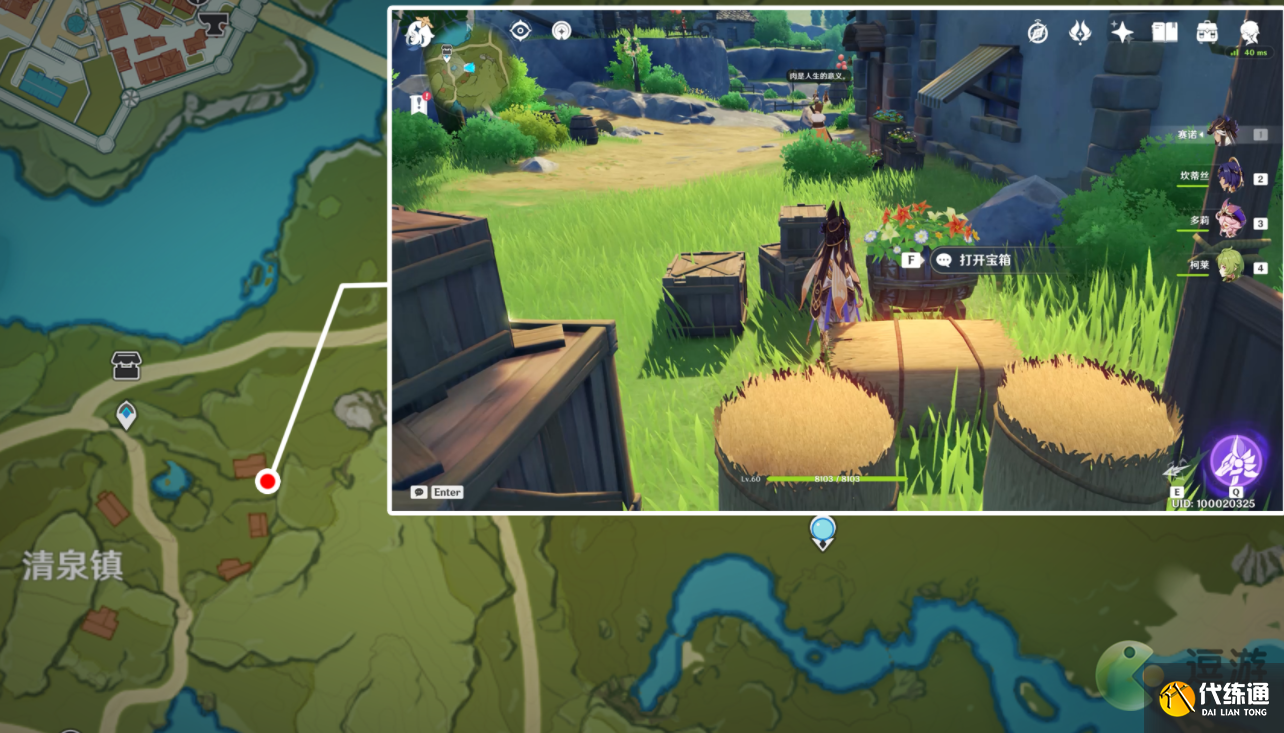The height and width of the screenshot is (733, 1284).
Task: Switch to party member 多莉
Action: 1228,221
